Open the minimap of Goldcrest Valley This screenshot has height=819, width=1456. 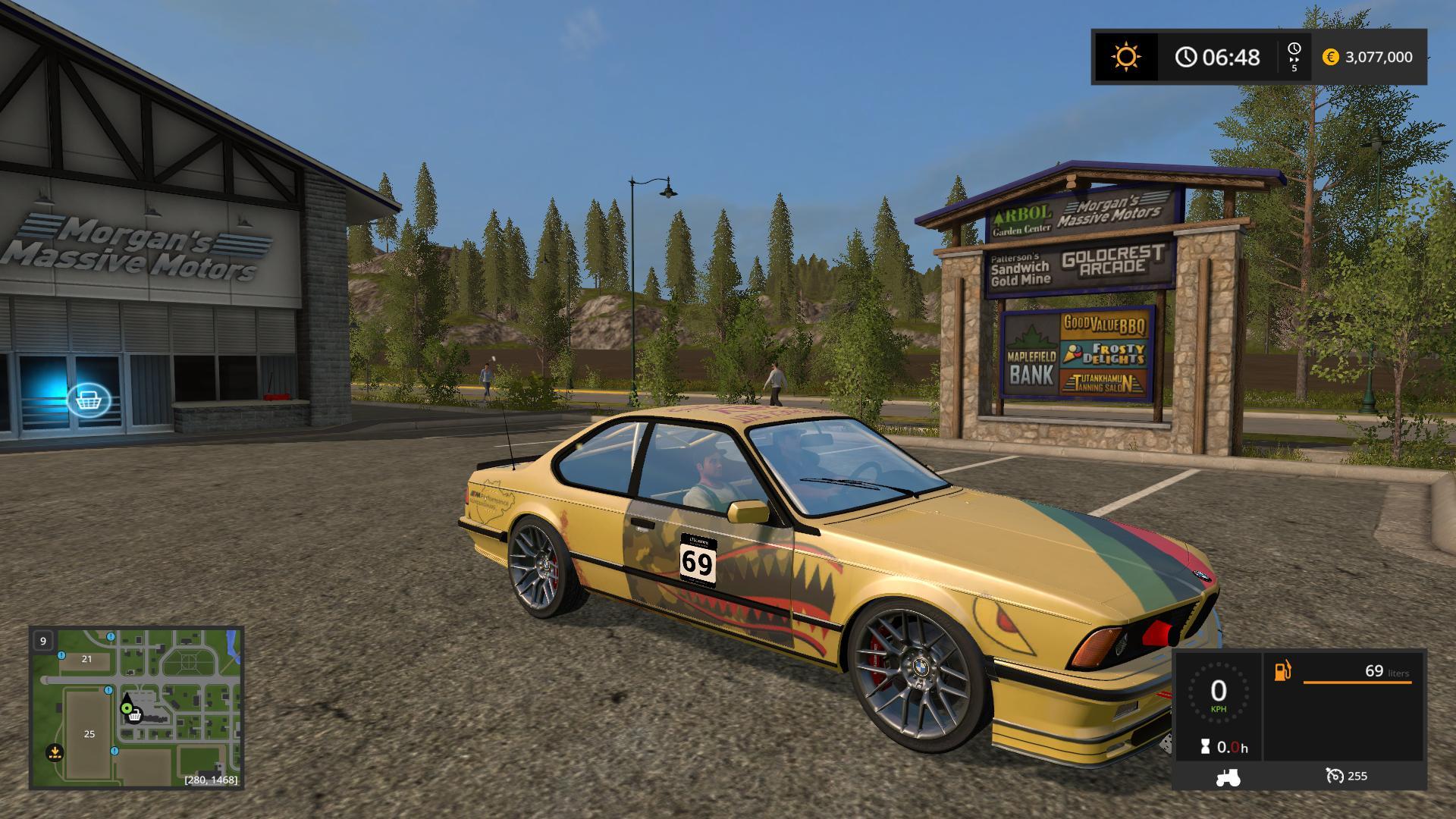click(x=136, y=708)
